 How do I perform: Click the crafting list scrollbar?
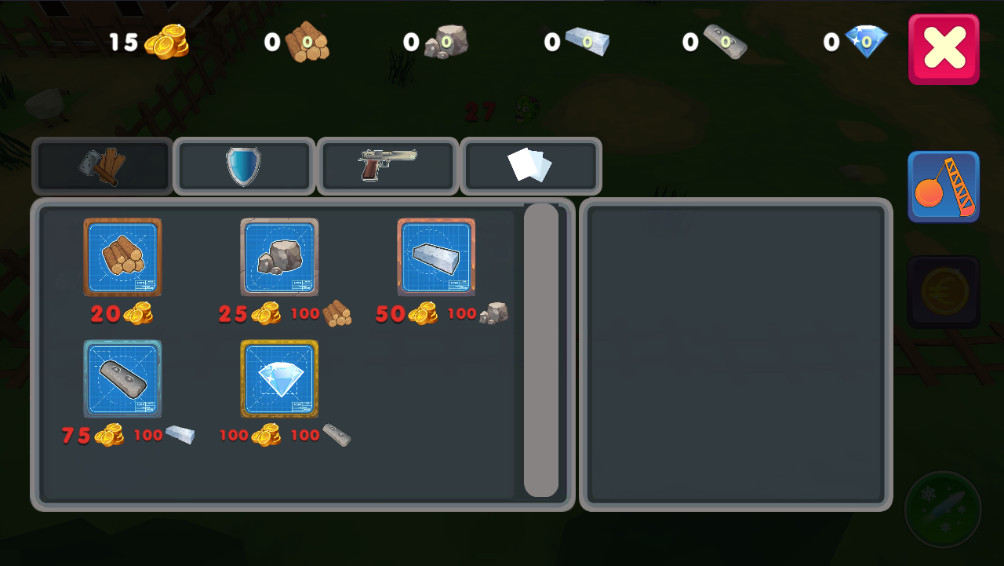[541, 350]
